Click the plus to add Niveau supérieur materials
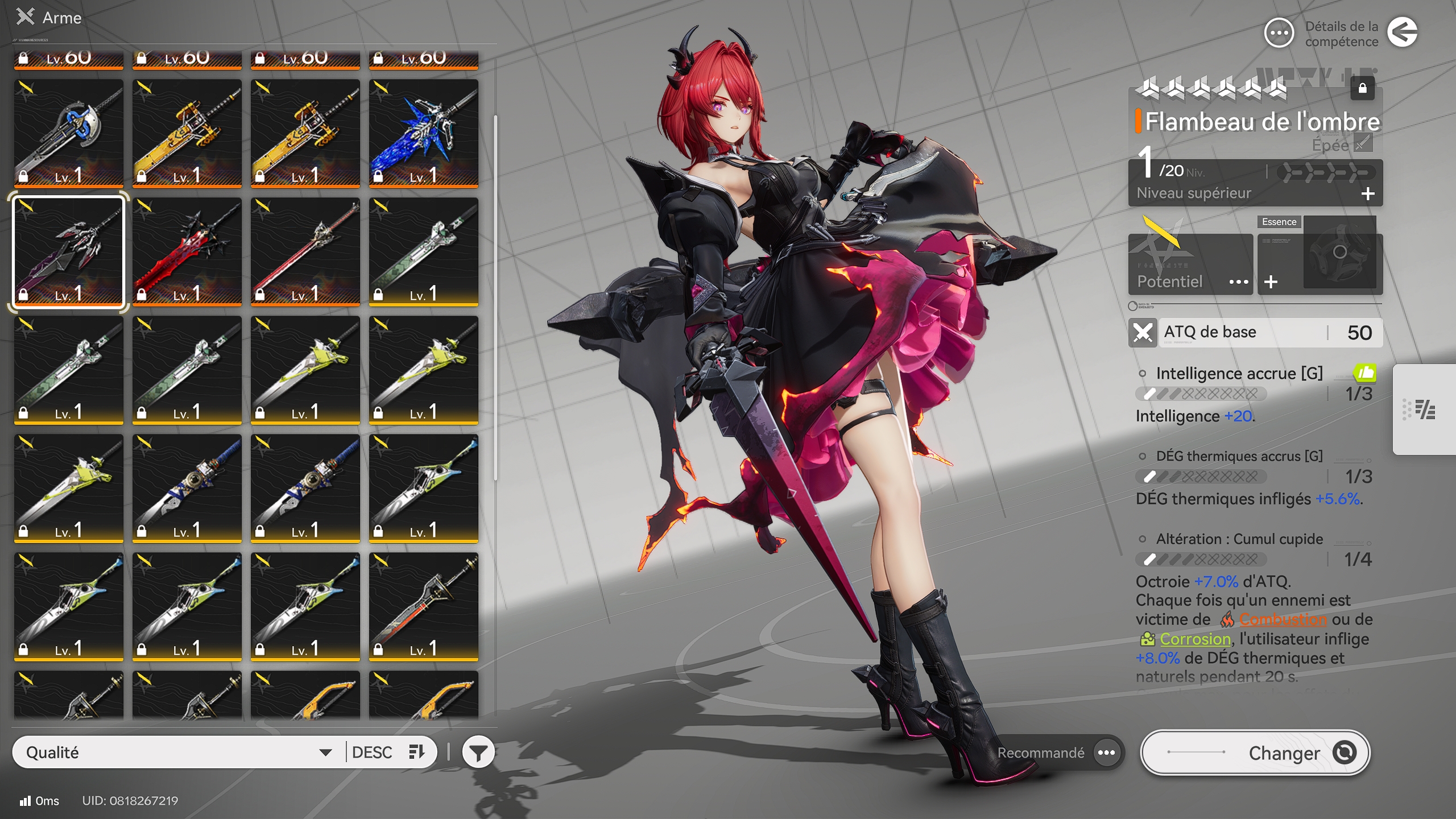The height and width of the screenshot is (819, 1456). click(x=1368, y=195)
